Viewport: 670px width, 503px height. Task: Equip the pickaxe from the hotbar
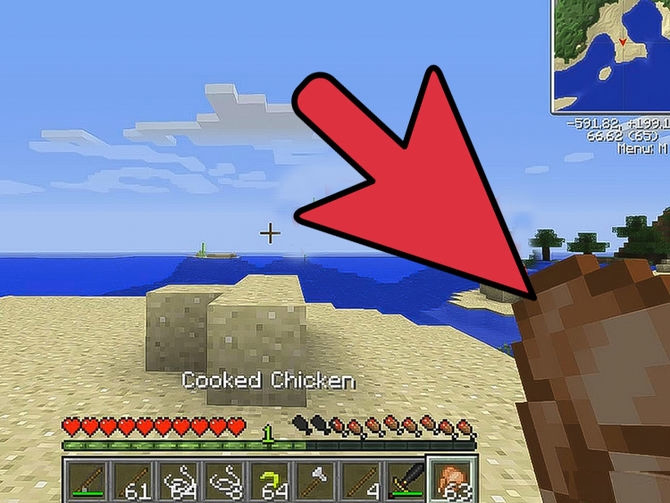pos(406,481)
